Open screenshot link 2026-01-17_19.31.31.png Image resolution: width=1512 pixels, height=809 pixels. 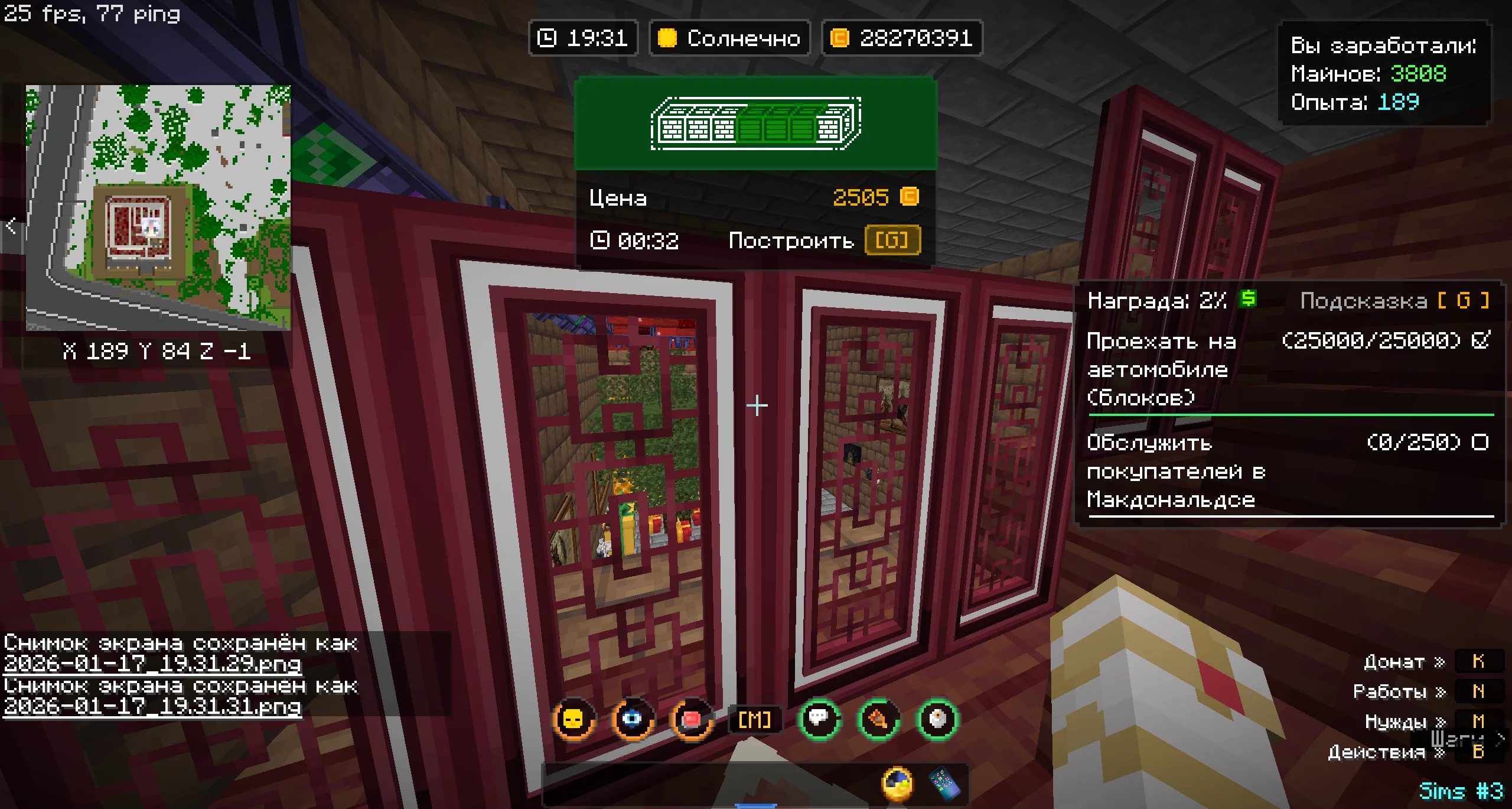tap(152, 706)
